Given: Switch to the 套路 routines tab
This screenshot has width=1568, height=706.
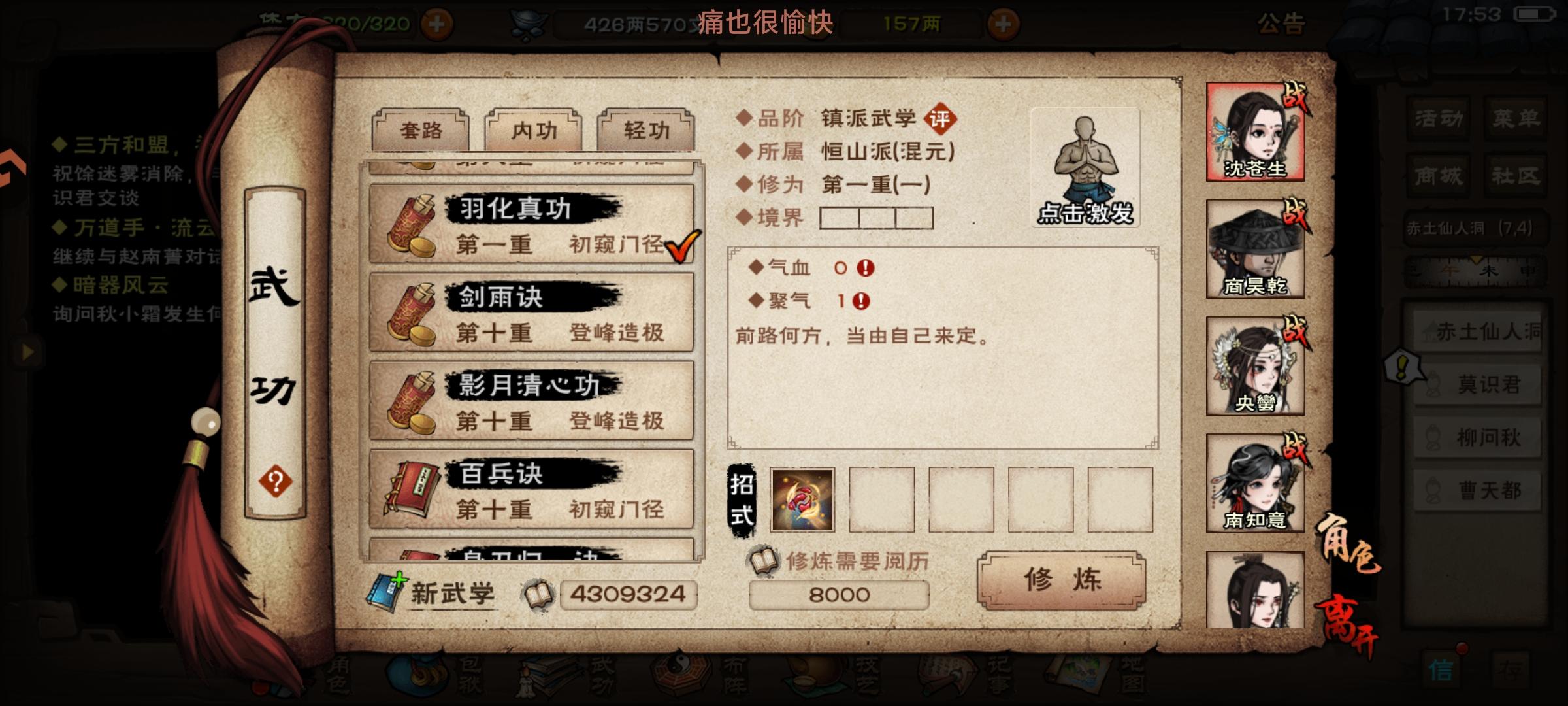Looking at the screenshot, I should (421, 130).
